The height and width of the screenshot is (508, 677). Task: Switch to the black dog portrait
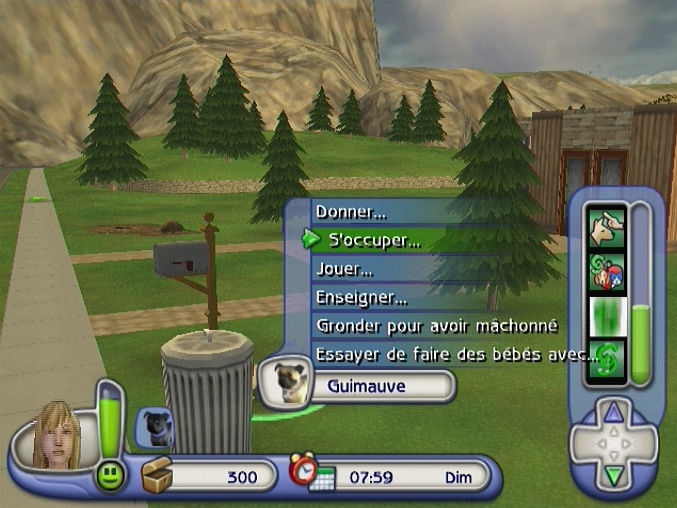[157, 426]
